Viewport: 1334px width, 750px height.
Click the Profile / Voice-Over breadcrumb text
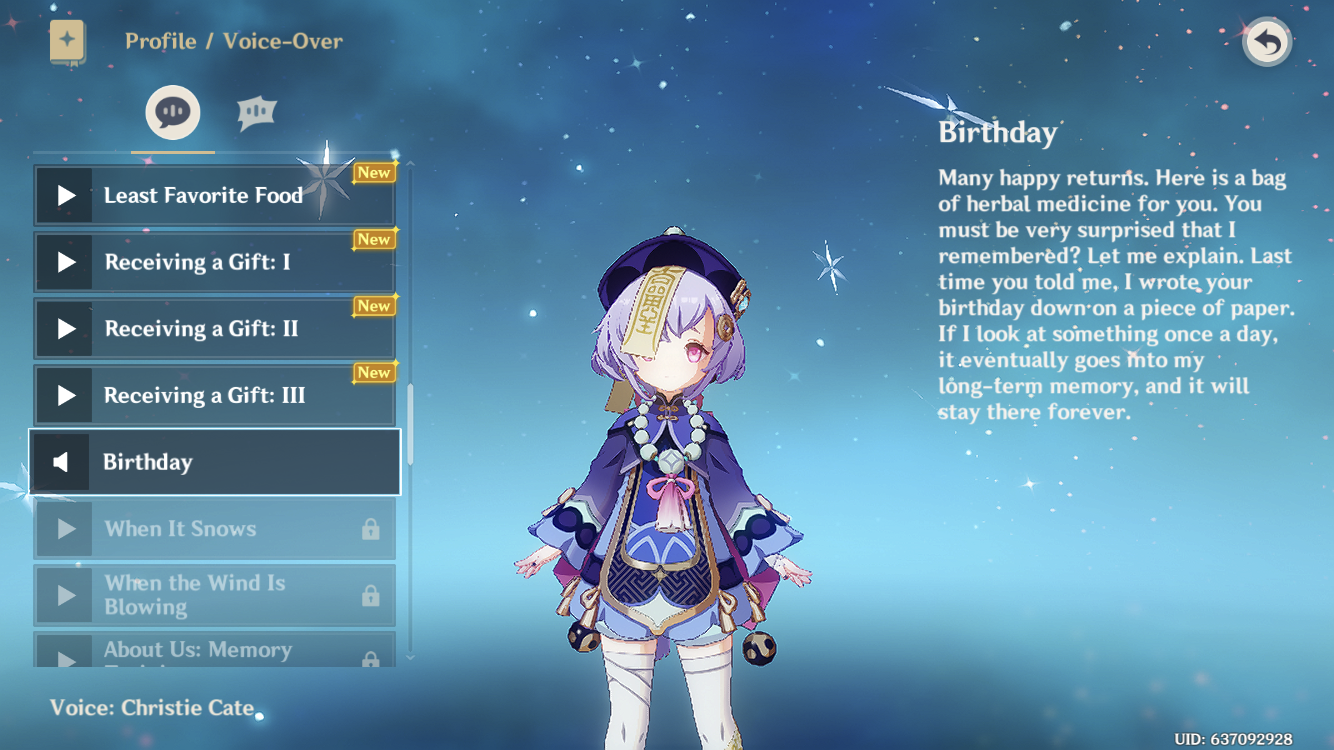[233, 41]
